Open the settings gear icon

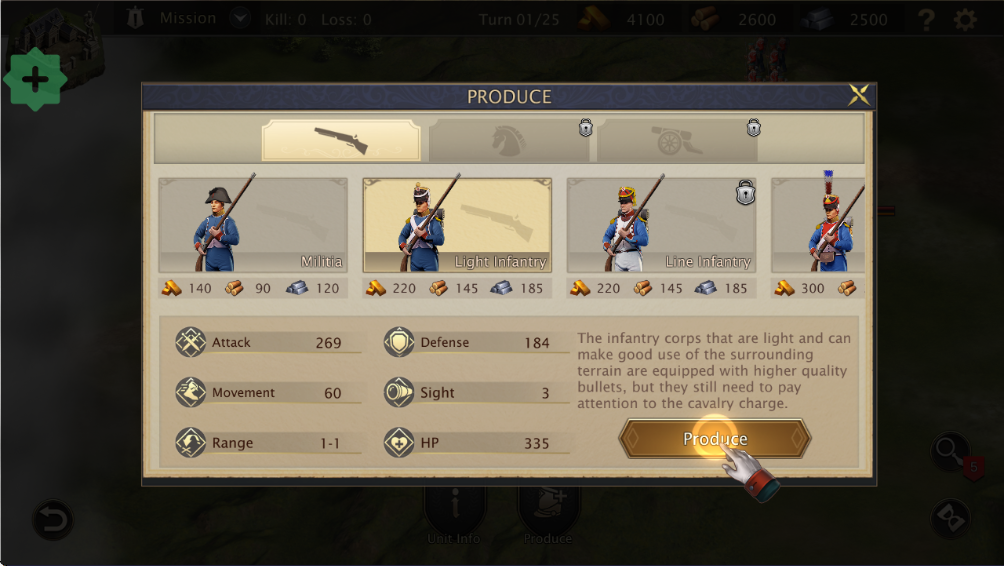click(x=965, y=19)
